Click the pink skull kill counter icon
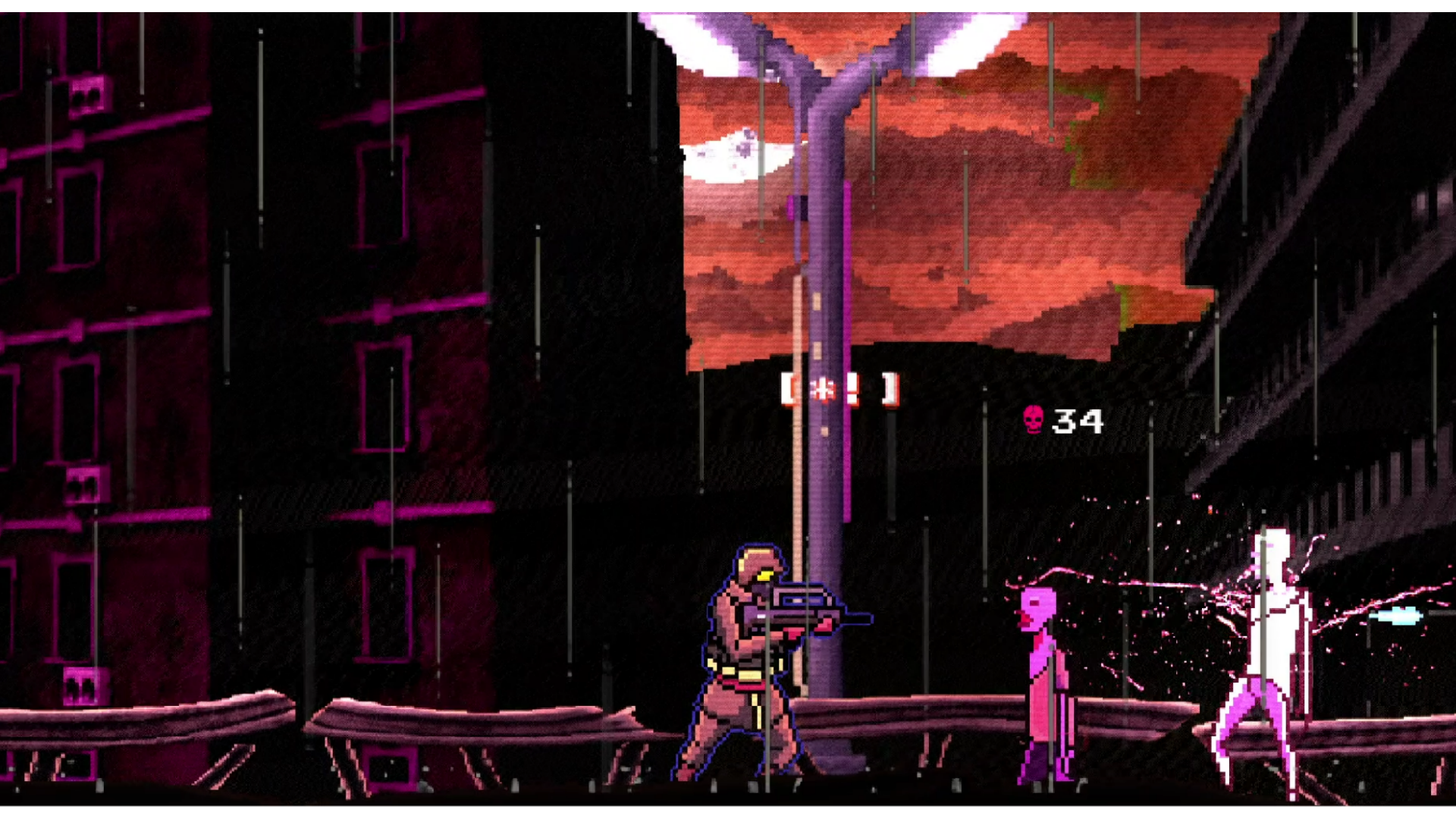The height and width of the screenshot is (819, 1456). [x=1034, y=419]
